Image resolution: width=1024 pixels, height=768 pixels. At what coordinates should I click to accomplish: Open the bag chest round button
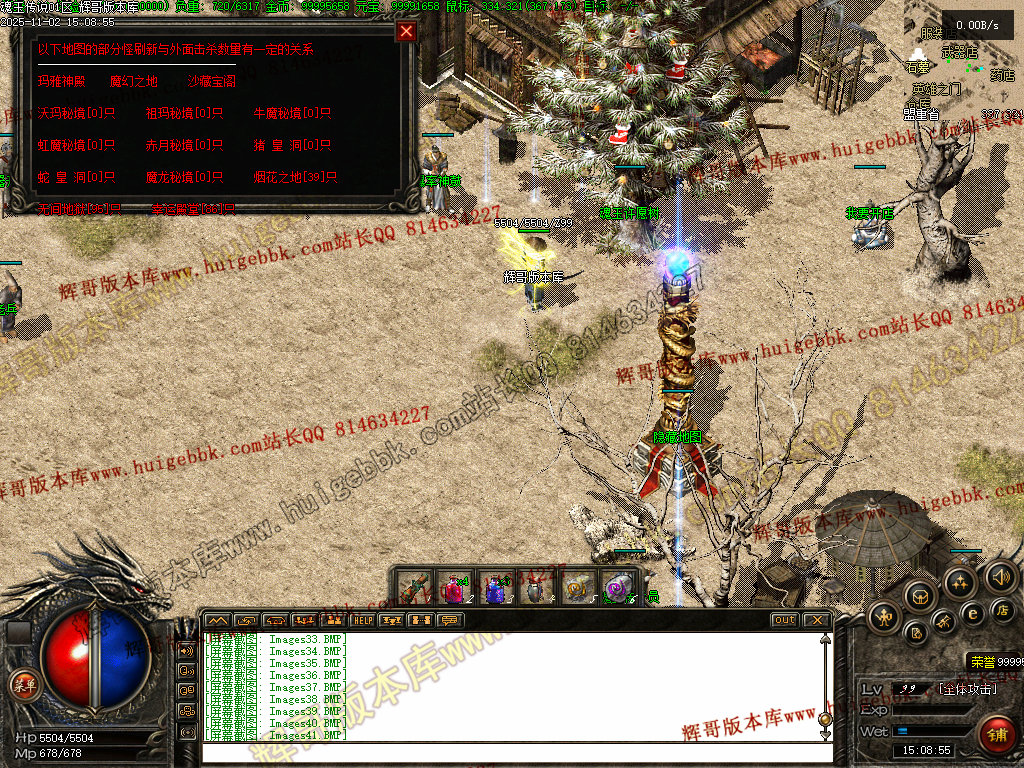[x=919, y=595]
